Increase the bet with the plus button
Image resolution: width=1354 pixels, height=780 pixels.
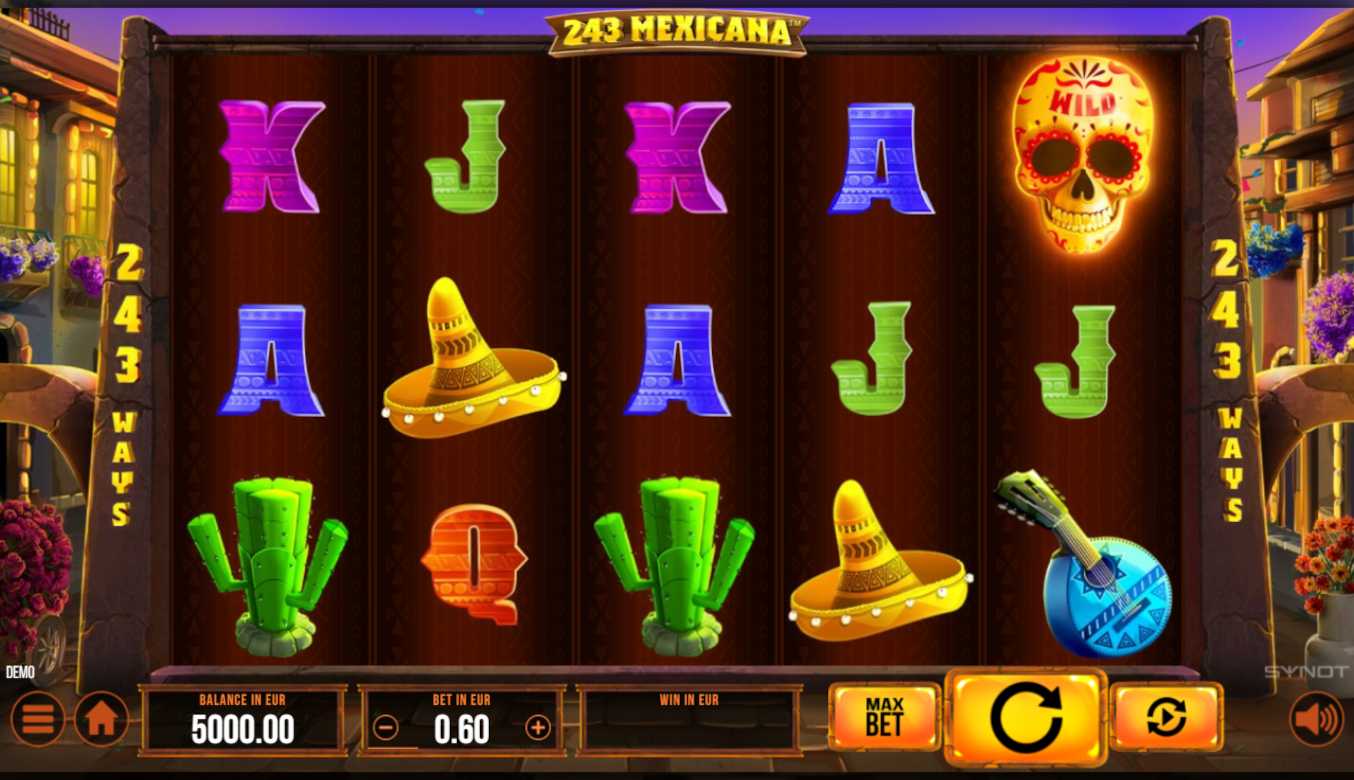538,727
